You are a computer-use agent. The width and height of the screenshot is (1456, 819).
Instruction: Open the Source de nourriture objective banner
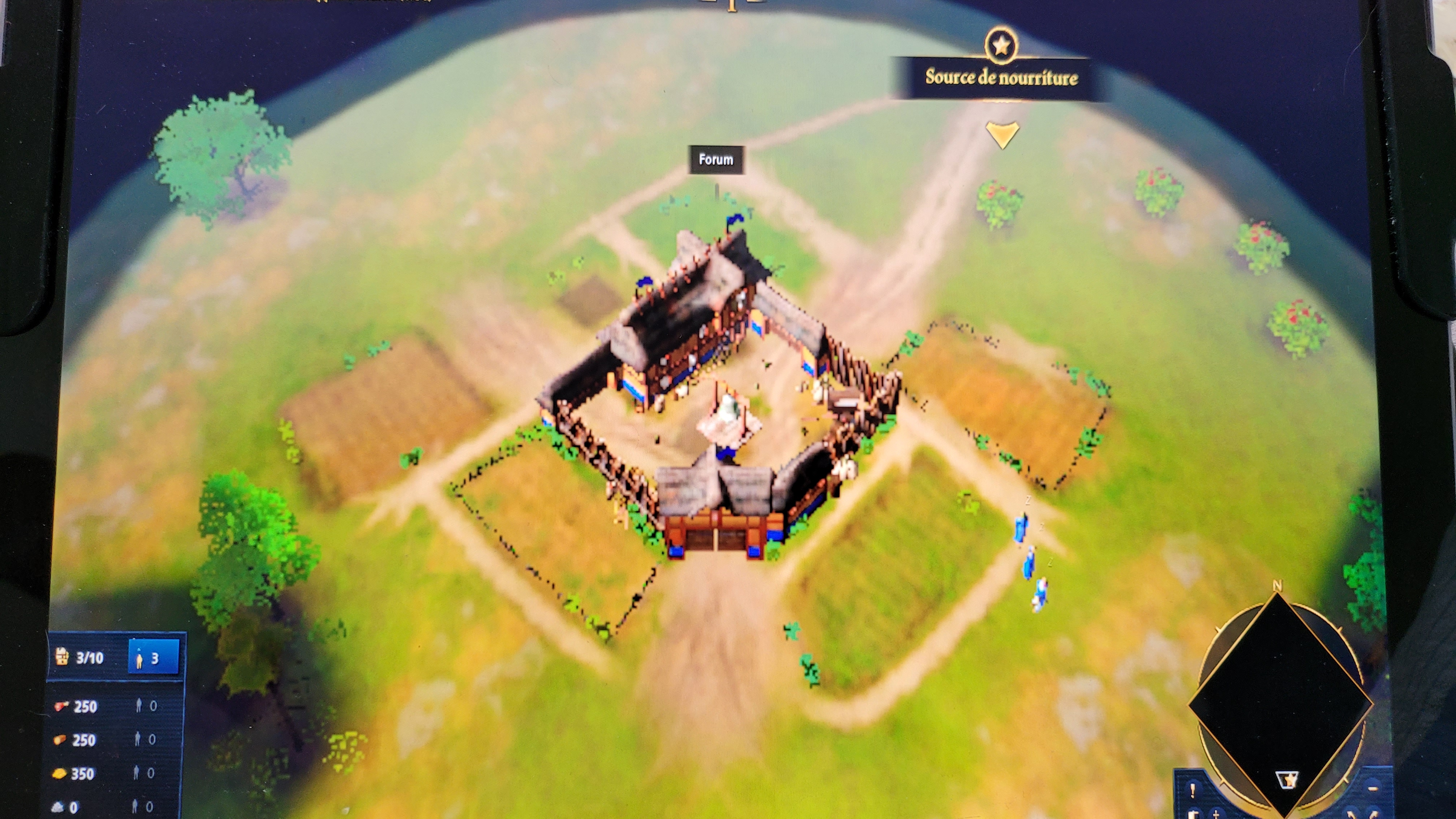click(x=1001, y=77)
